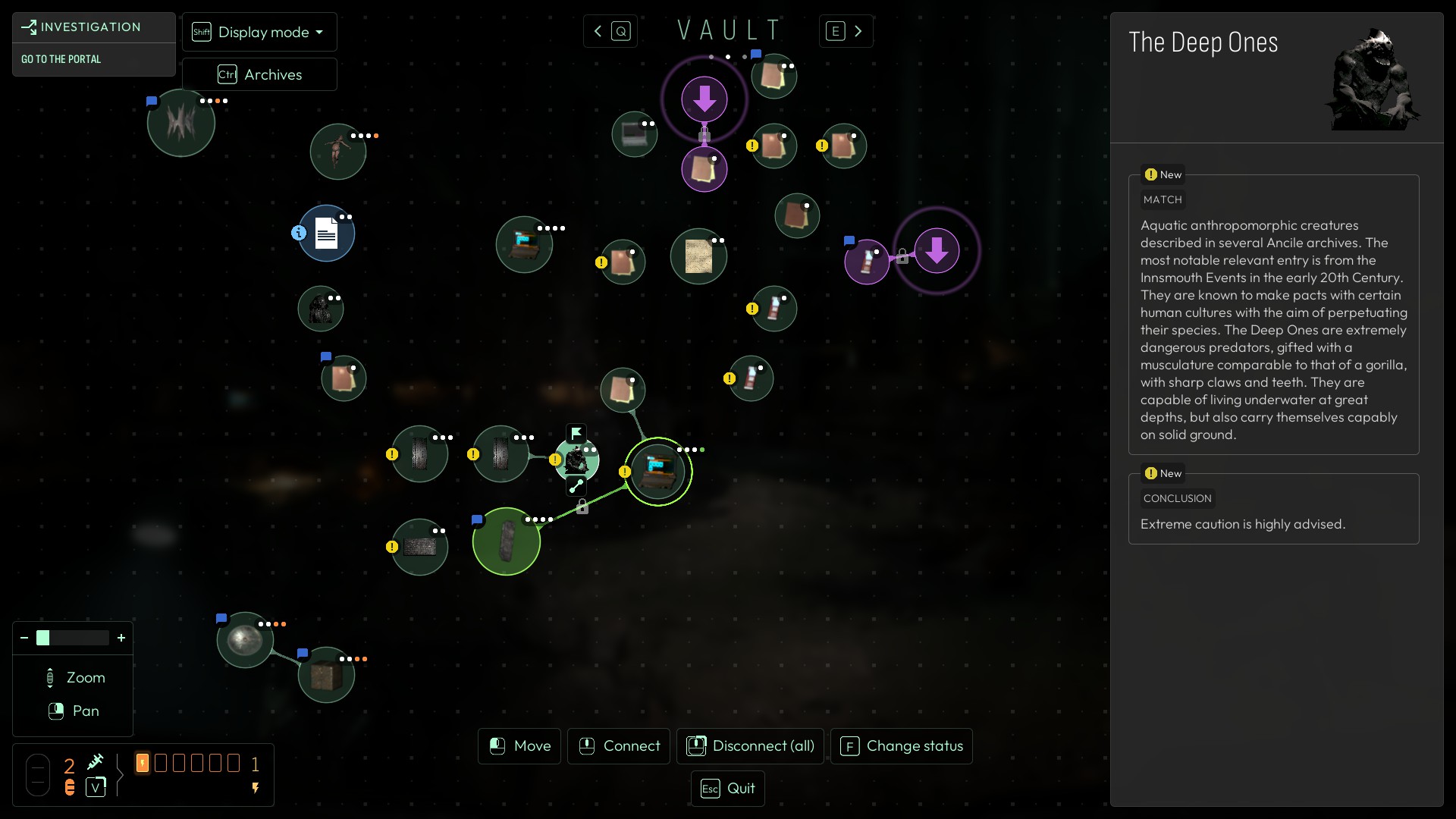Choose the Change status action
The width and height of the screenshot is (1456, 819).
point(902,746)
